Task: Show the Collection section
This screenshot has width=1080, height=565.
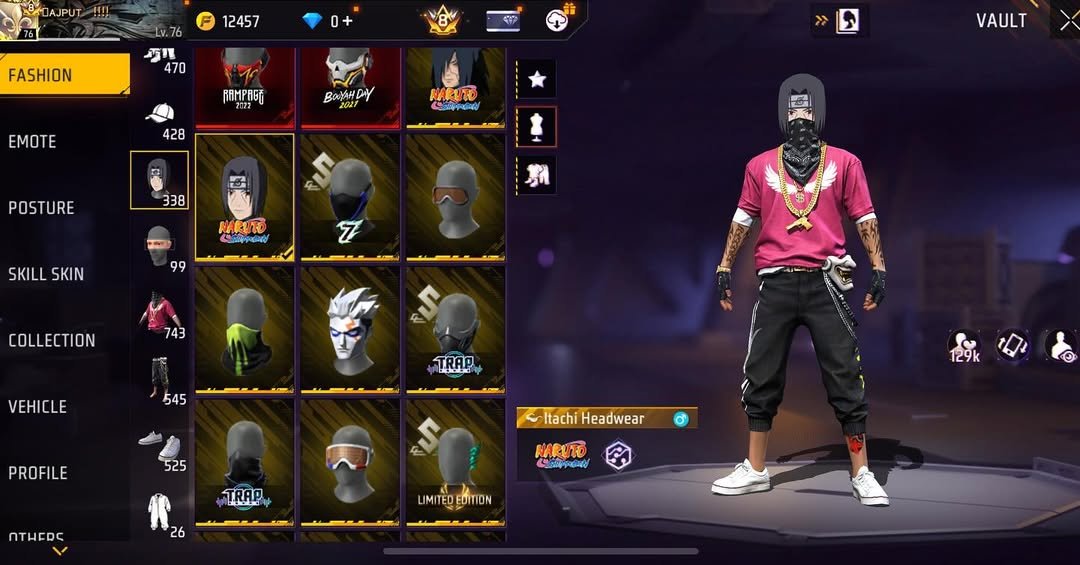Action: click(x=52, y=340)
